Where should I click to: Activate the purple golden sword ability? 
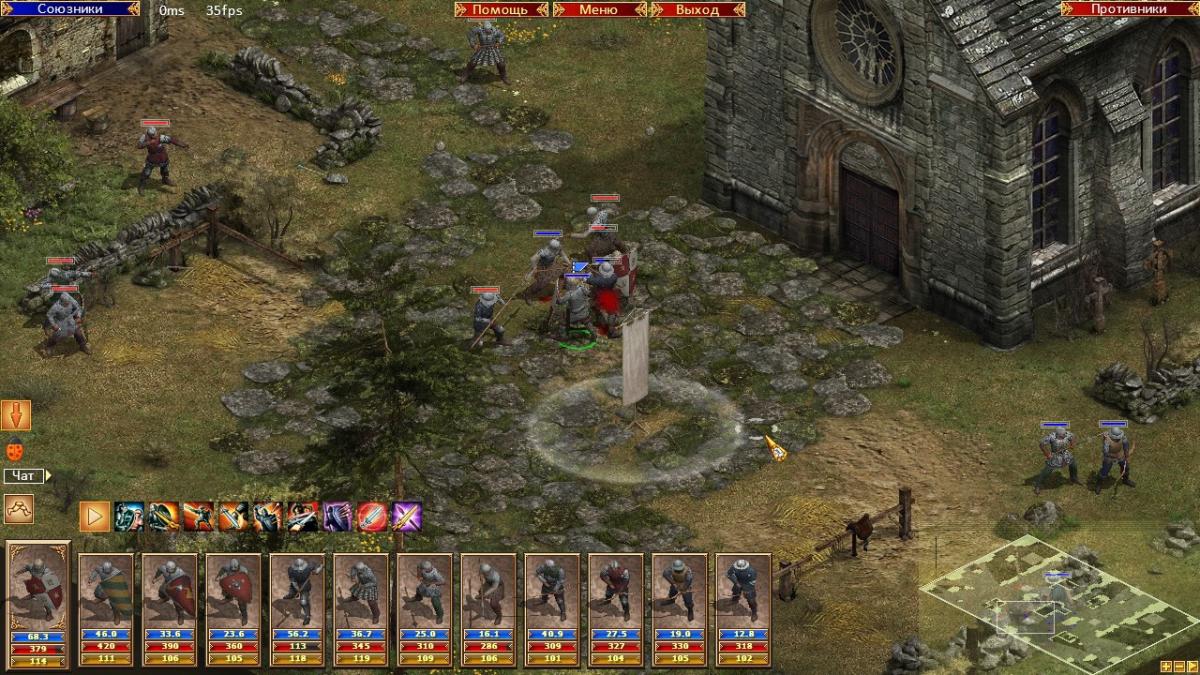[407, 516]
